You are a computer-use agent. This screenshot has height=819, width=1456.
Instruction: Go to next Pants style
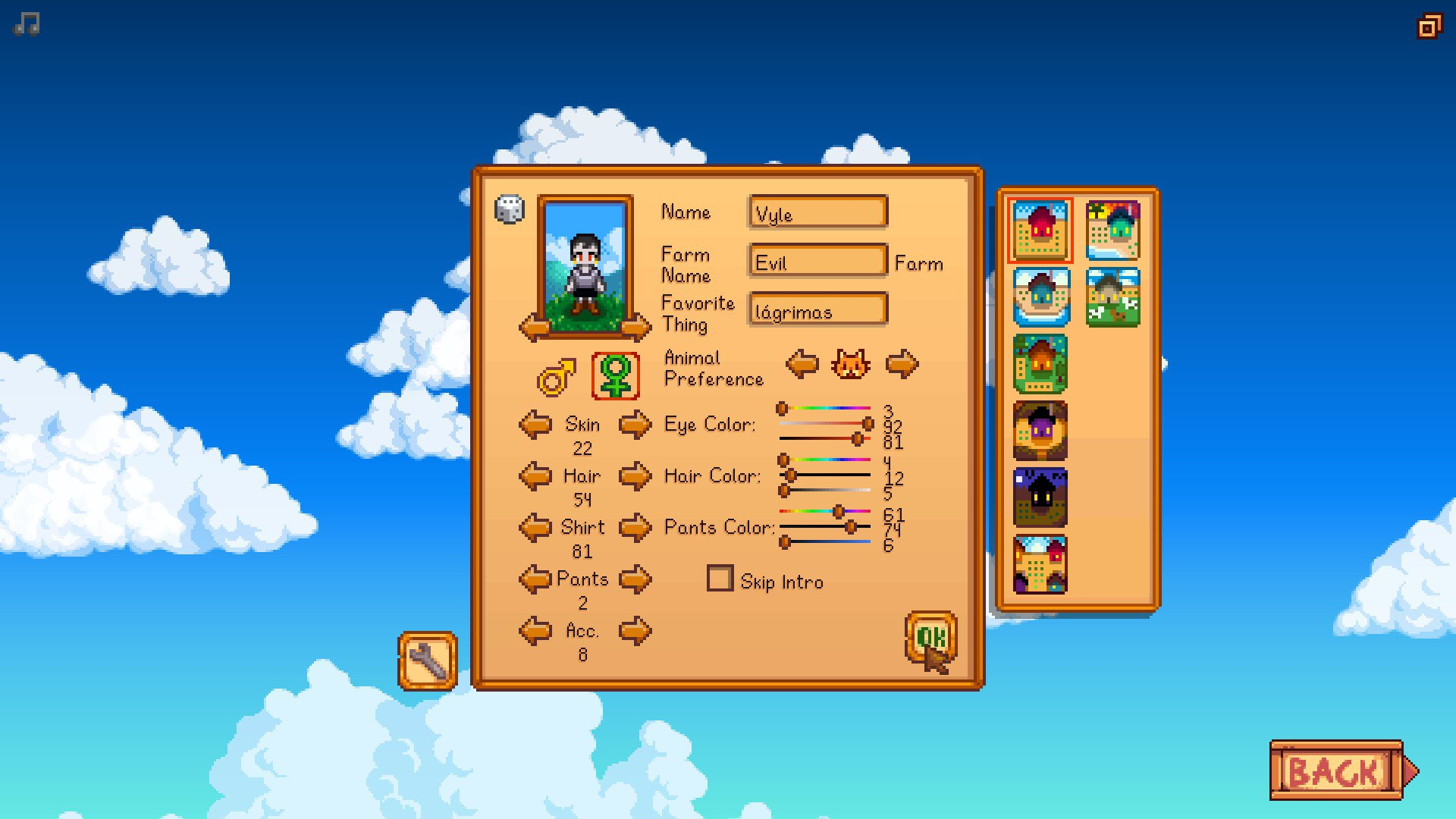[635, 579]
